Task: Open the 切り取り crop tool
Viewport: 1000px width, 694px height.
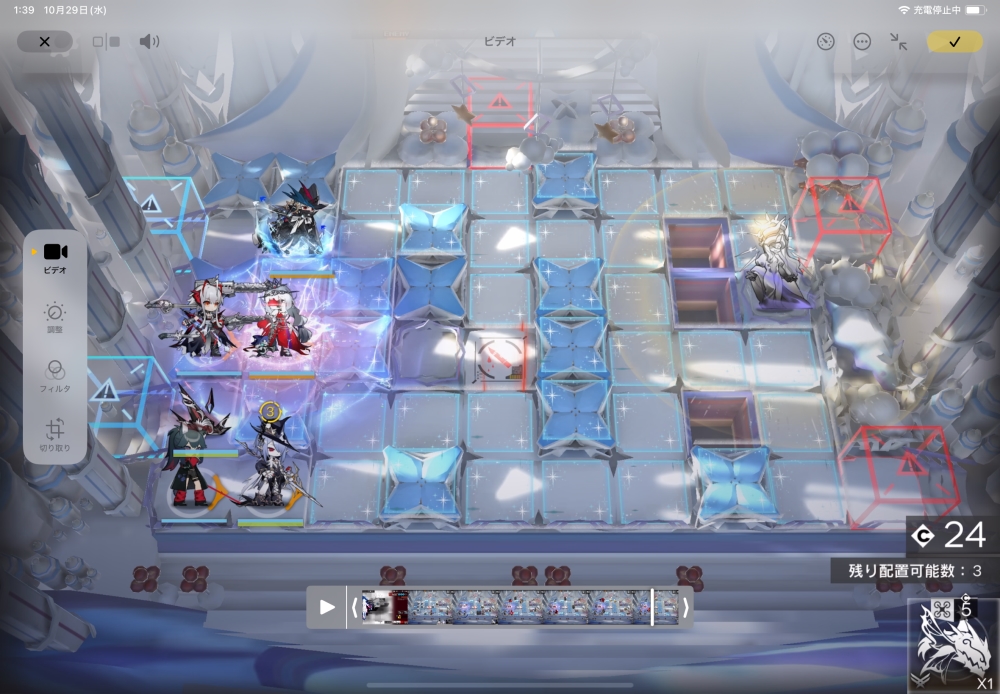Action: (55, 434)
